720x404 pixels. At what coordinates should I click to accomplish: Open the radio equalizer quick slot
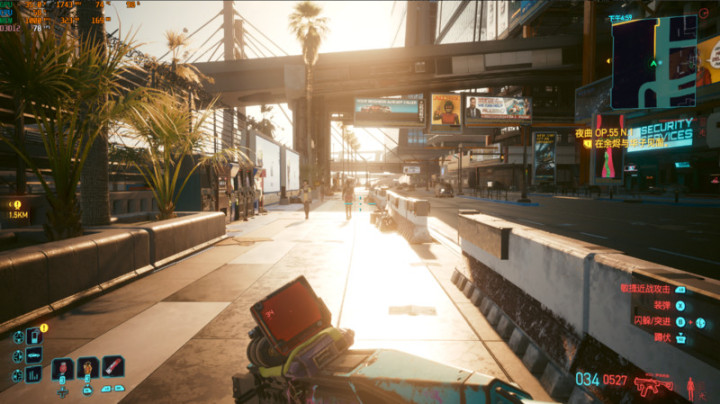(x=34, y=374)
